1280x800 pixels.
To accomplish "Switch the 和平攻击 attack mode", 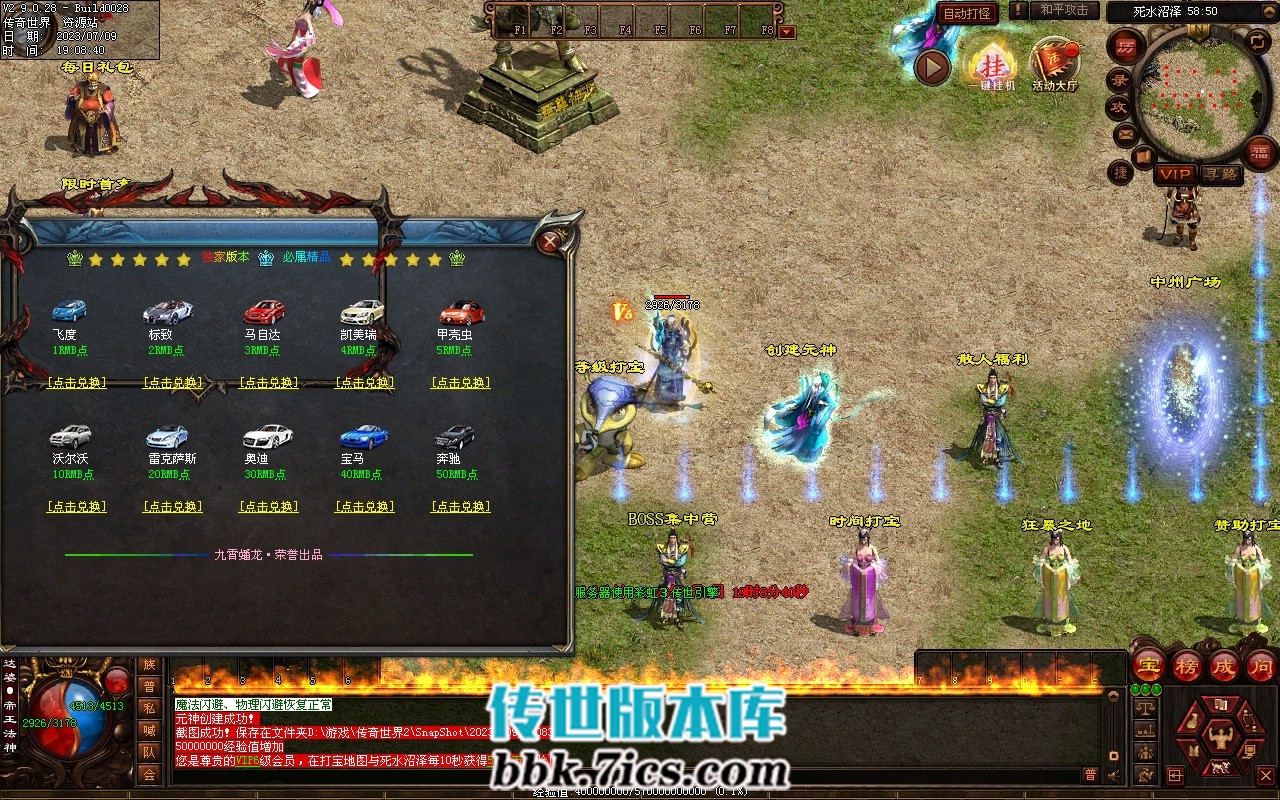I will pos(1063,10).
